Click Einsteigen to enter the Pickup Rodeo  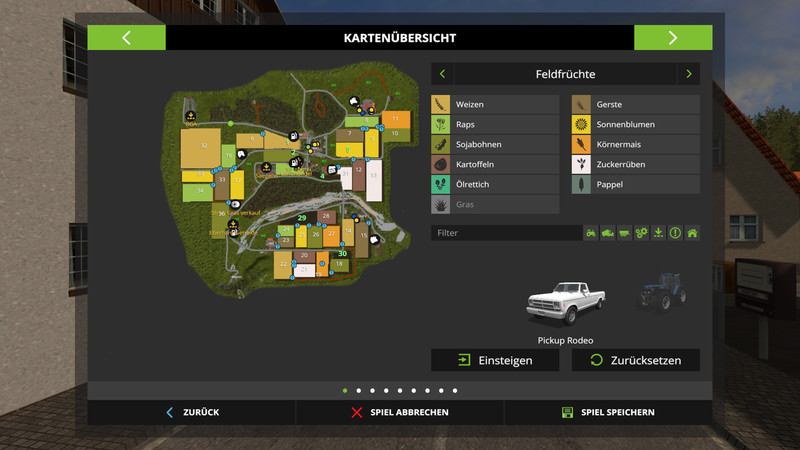tap(495, 360)
